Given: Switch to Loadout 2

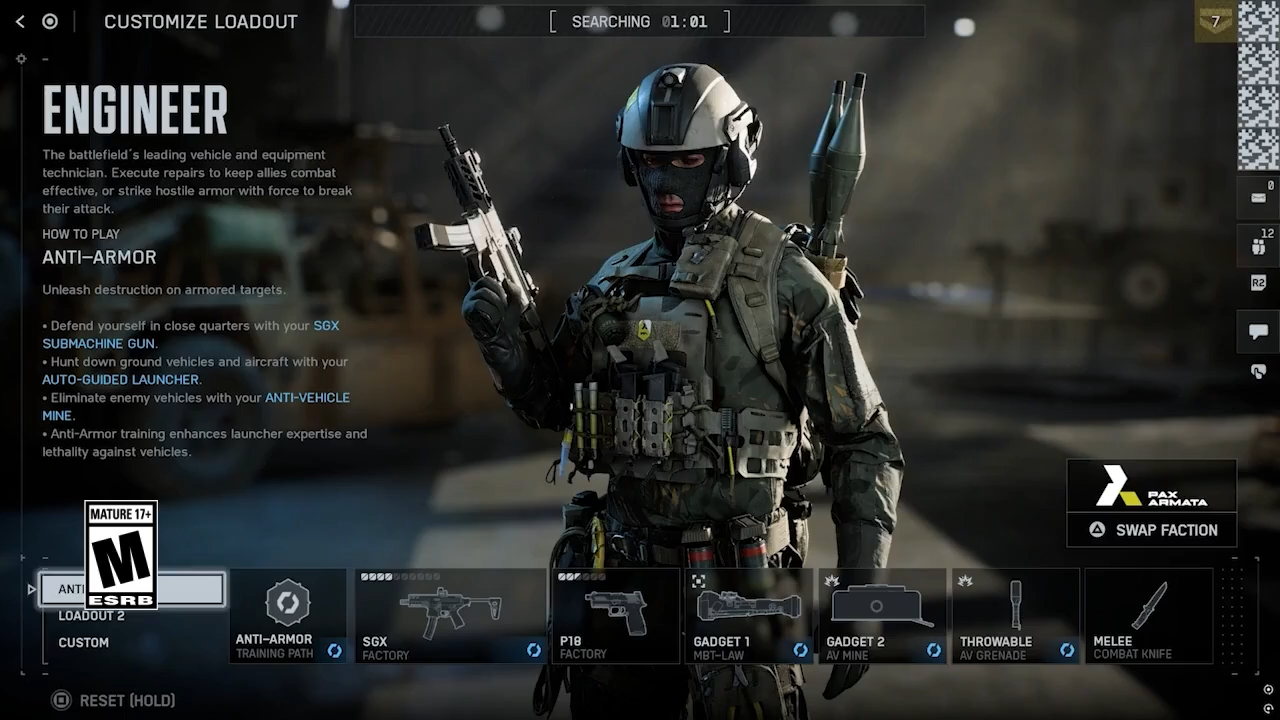Looking at the screenshot, I should point(91,616).
